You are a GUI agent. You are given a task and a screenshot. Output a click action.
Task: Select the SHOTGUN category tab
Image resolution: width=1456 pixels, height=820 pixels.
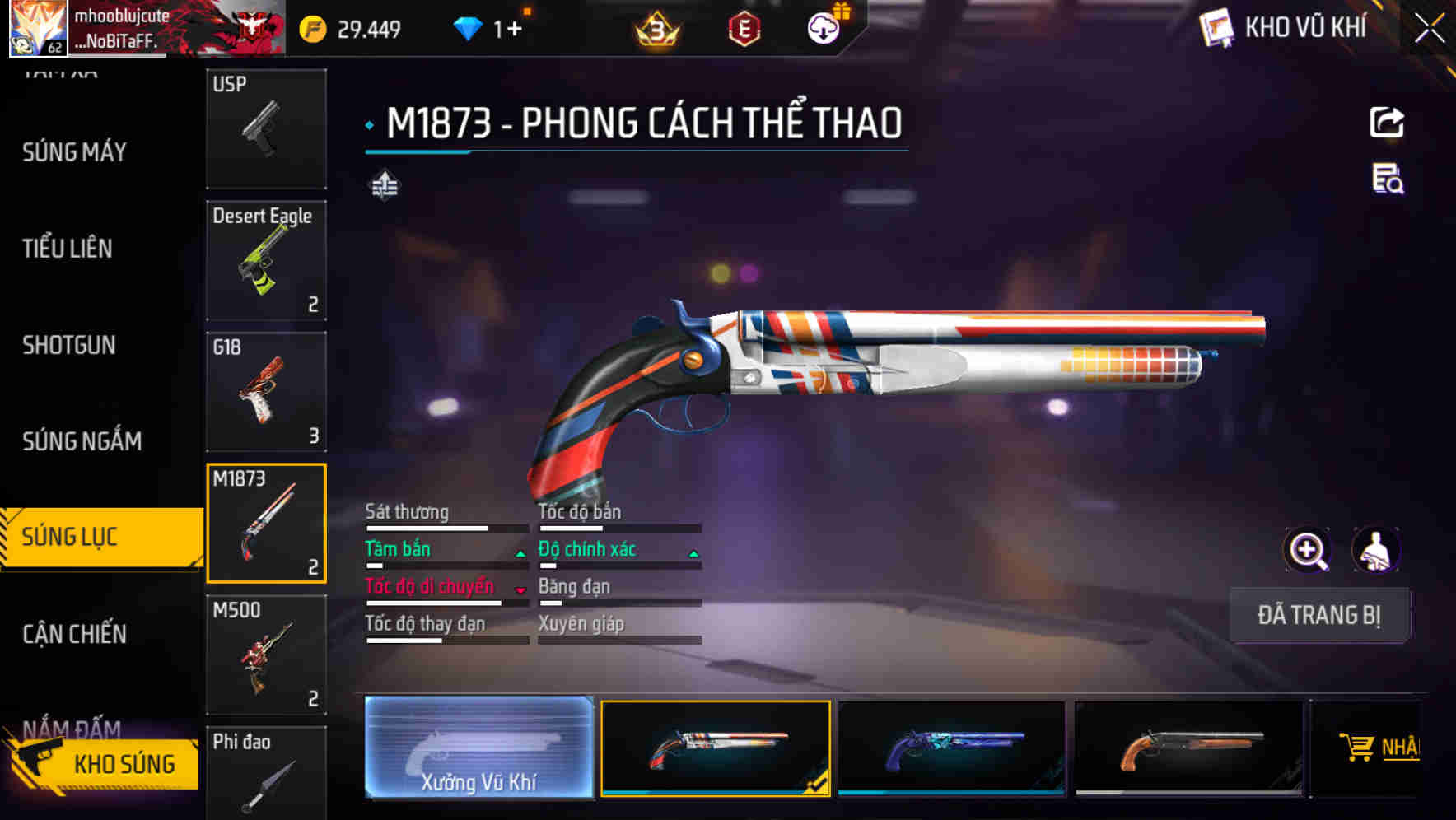(x=69, y=345)
